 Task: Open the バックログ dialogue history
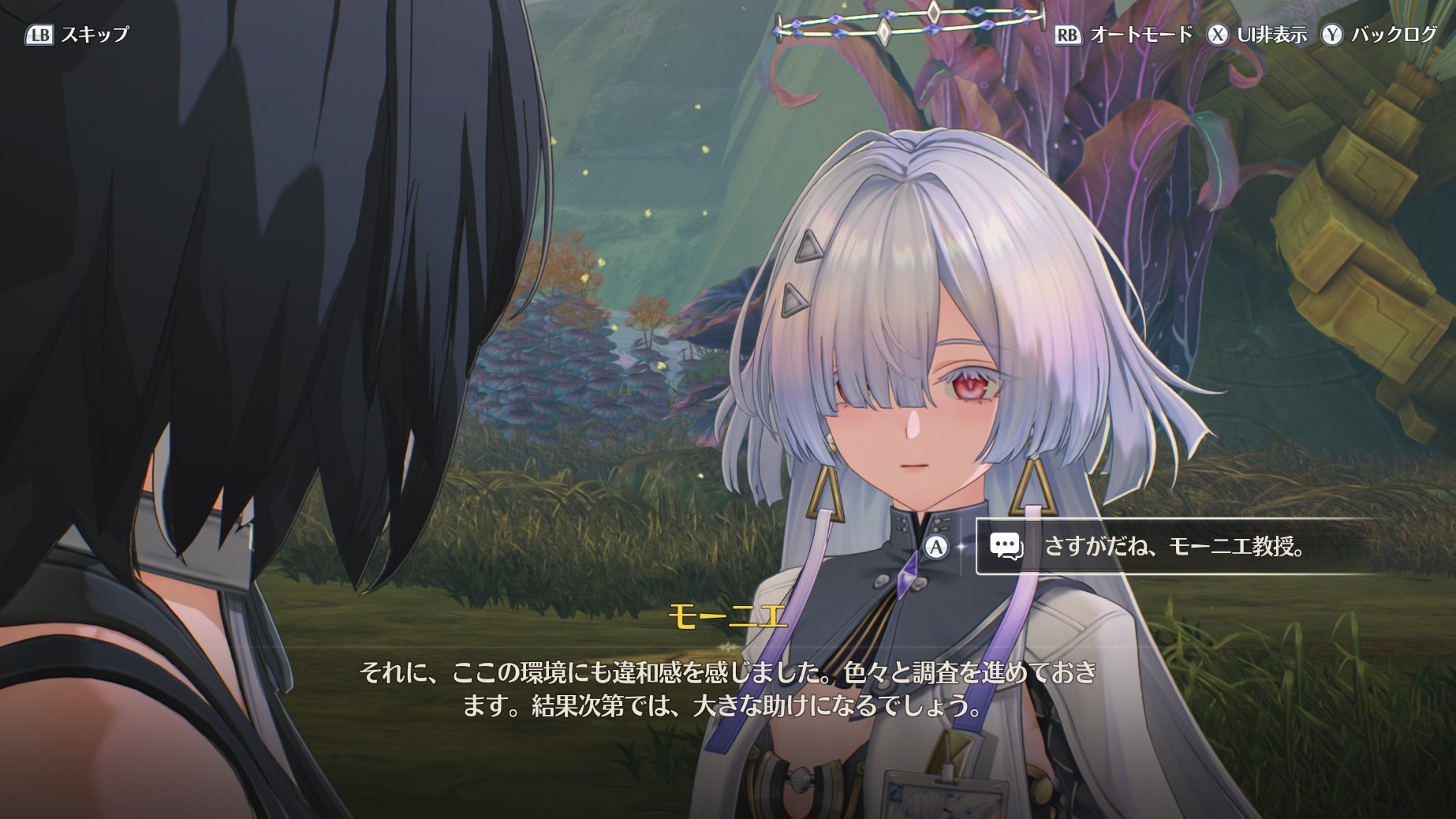click(x=1380, y=35)
